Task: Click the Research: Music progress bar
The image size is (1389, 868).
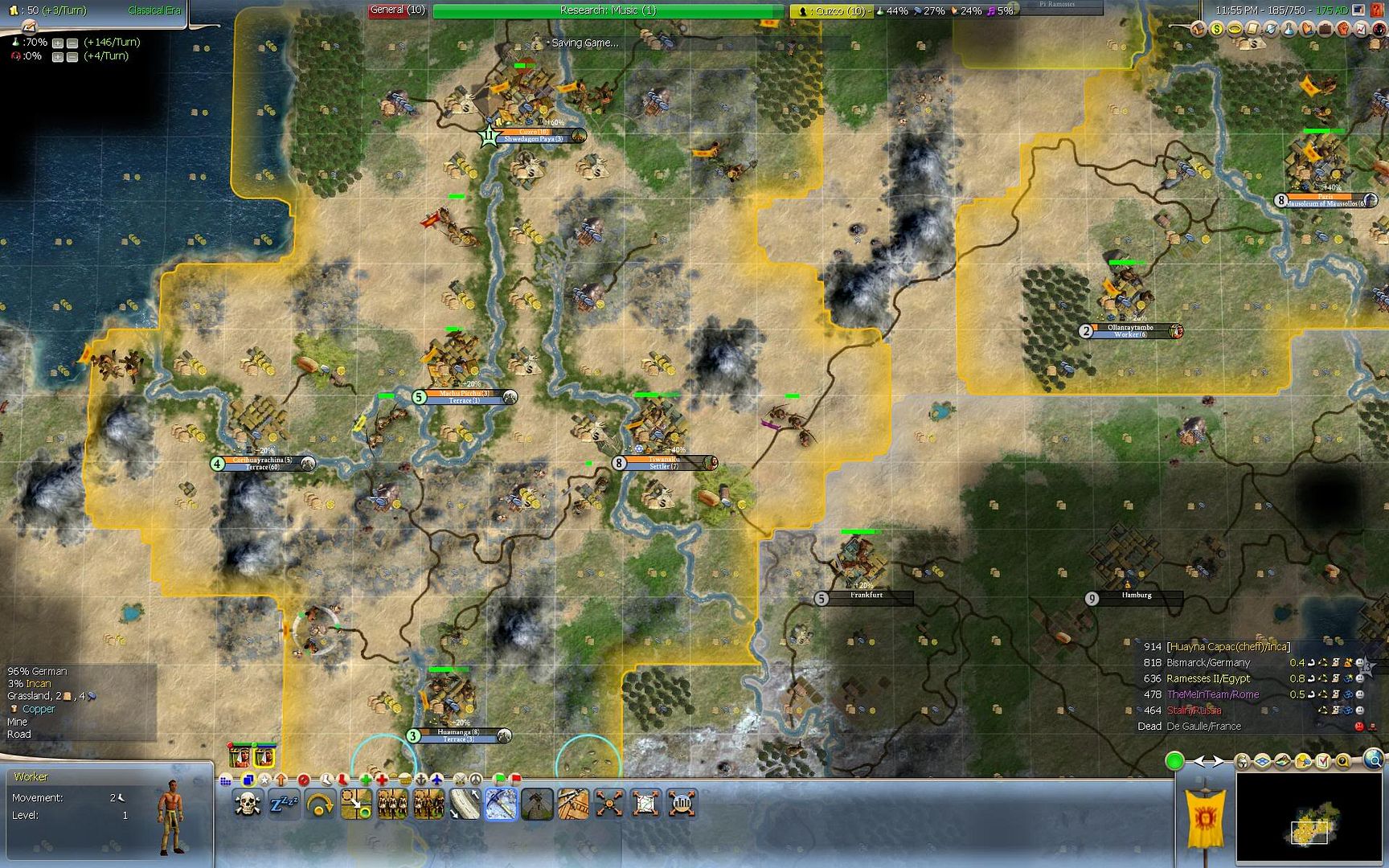Action: pyautogui.click(x=607, y=11)
